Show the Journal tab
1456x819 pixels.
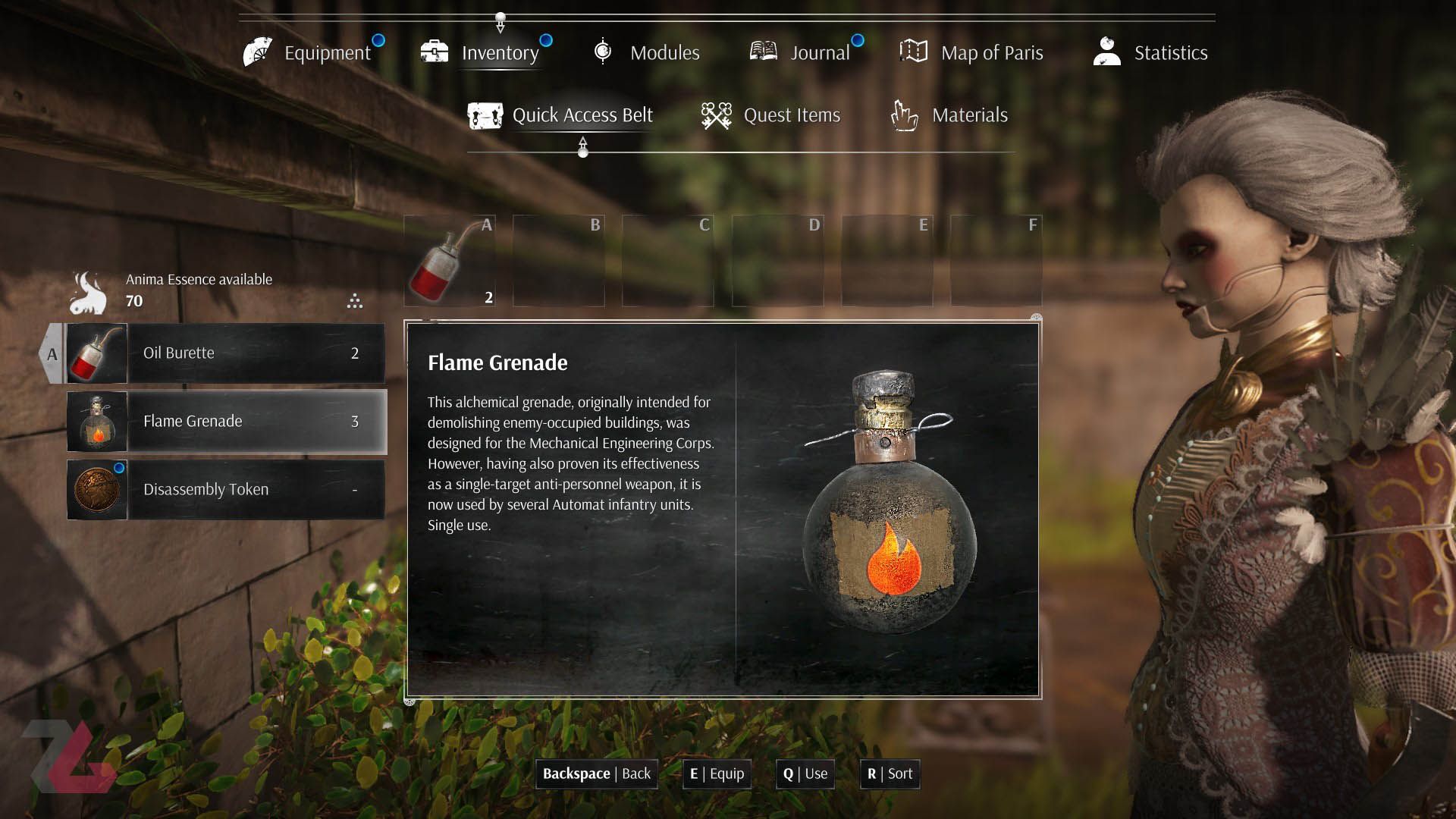coord(801,52)
